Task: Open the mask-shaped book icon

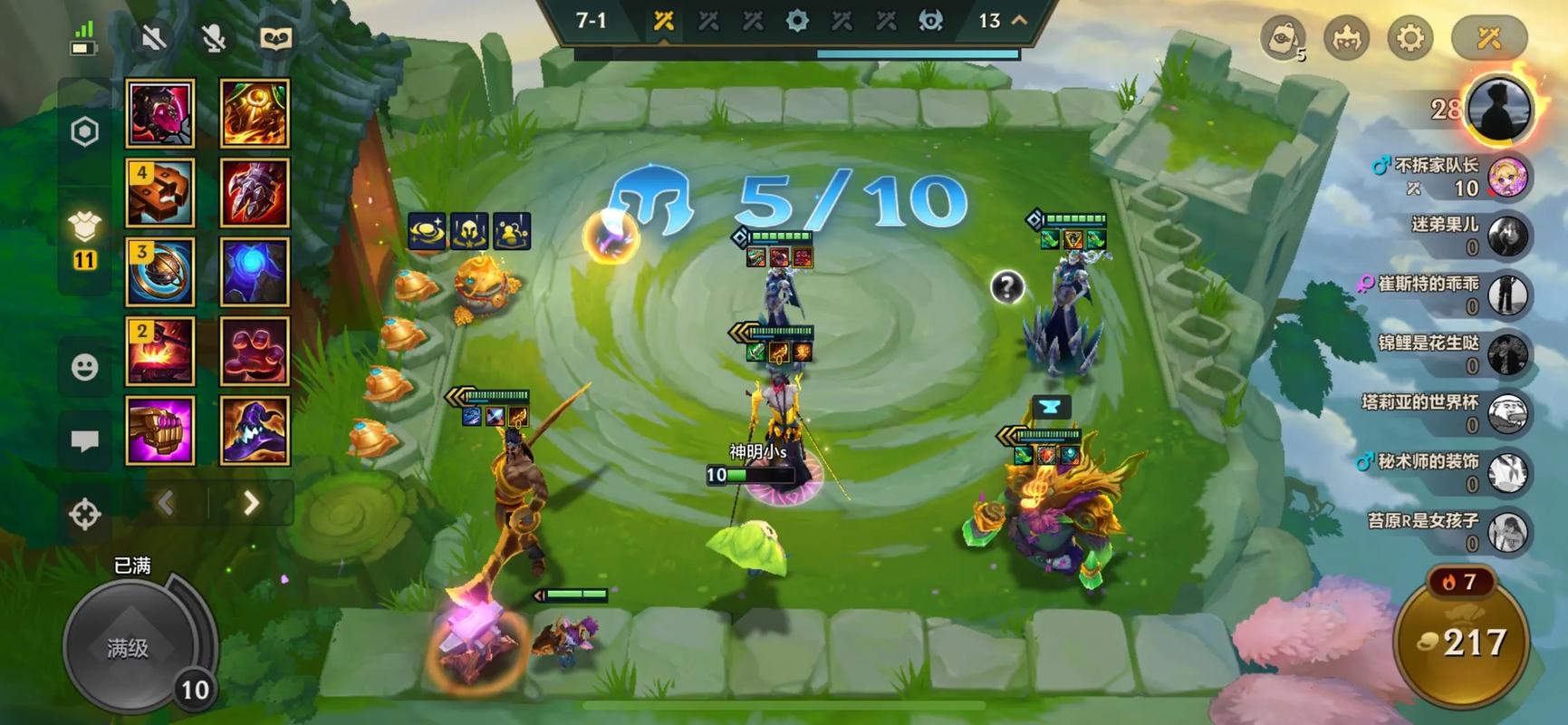Action: click(x=275, y=38)
